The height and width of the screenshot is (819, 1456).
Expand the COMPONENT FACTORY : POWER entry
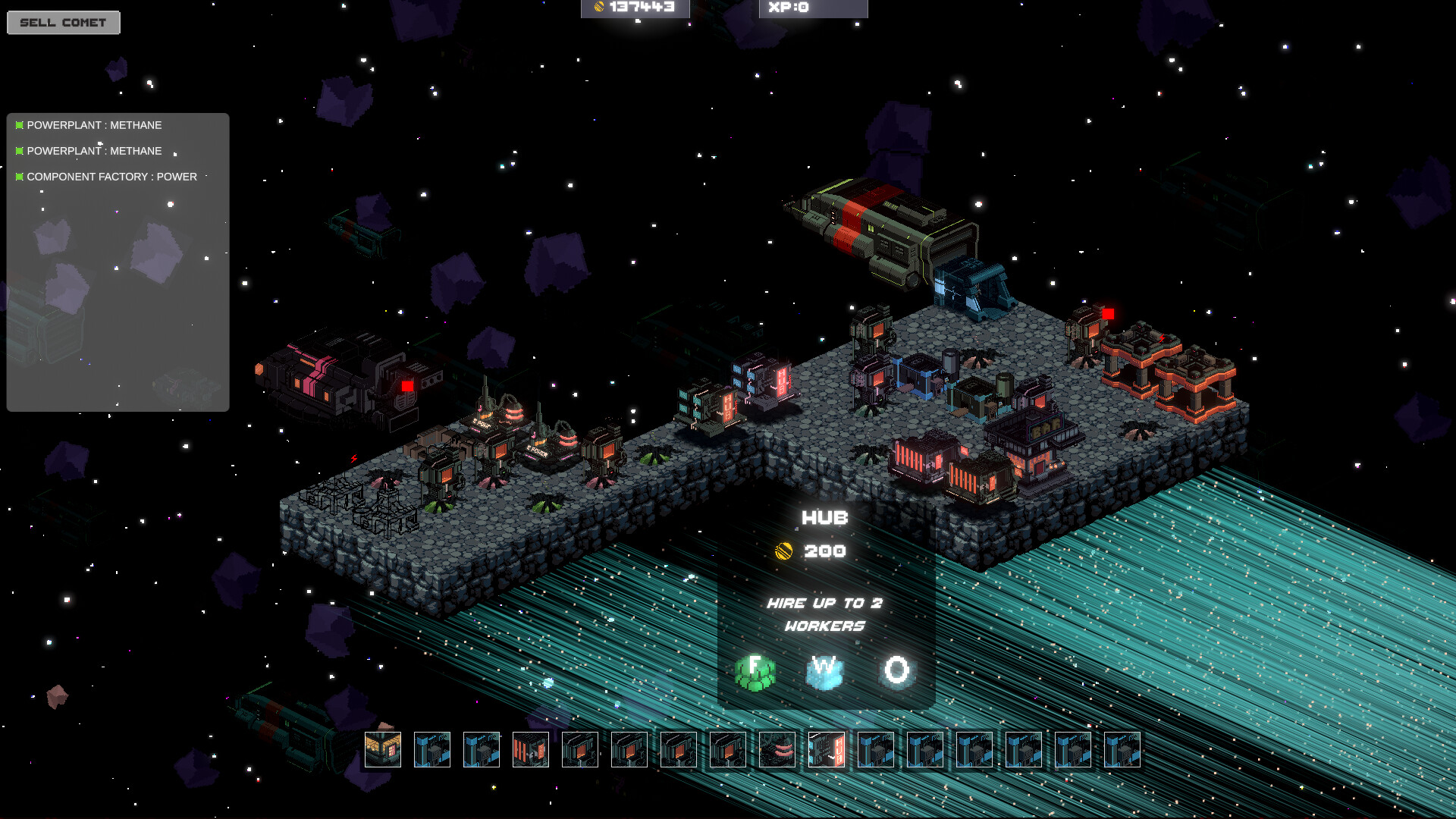point(111,177)
